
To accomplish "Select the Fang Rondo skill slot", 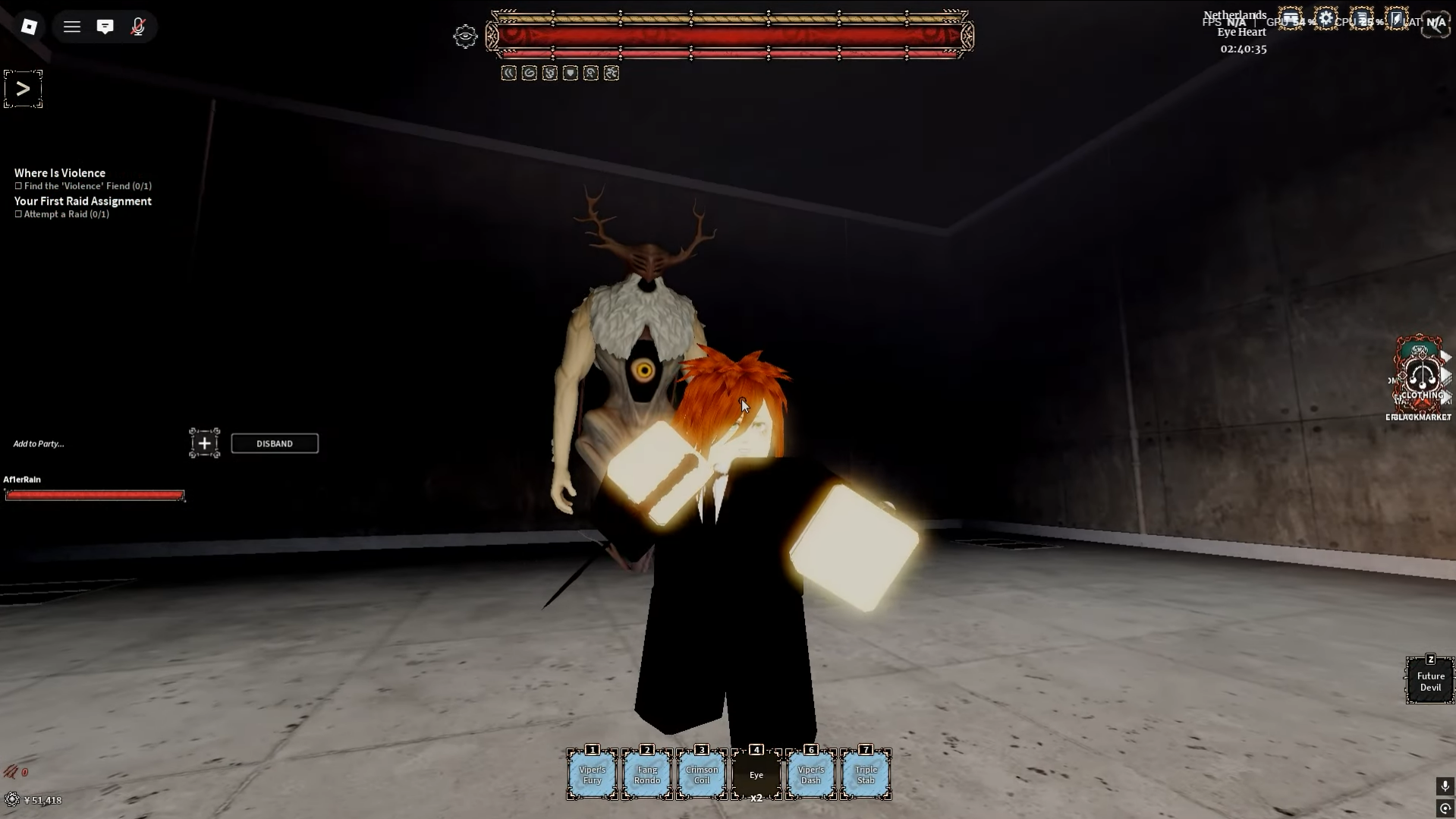I will point(647,774).
